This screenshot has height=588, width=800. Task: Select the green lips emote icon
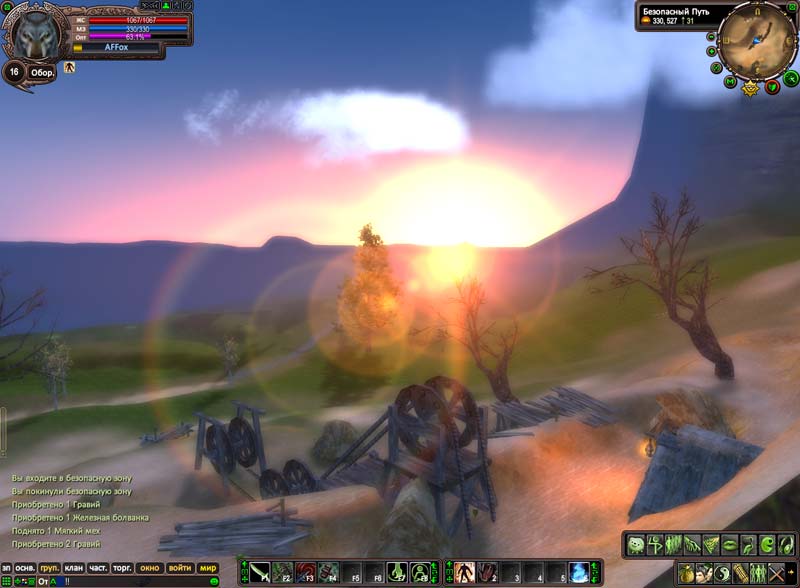729,545
